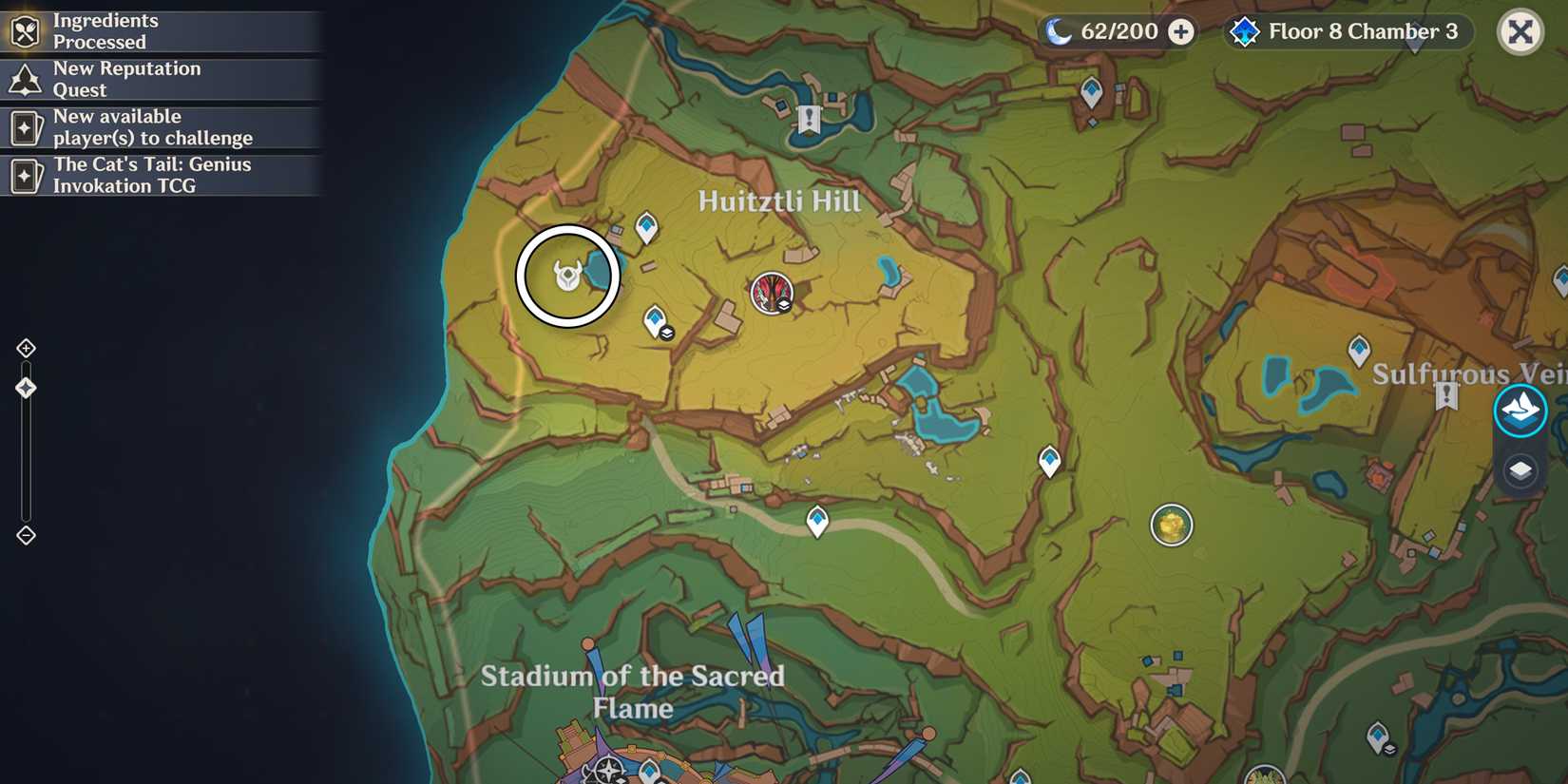The image size is (1568, 784).
Task: Toggle the highlighted mountain terrain layer icon
Action: pyautogui.click(x=1521, y=411)
